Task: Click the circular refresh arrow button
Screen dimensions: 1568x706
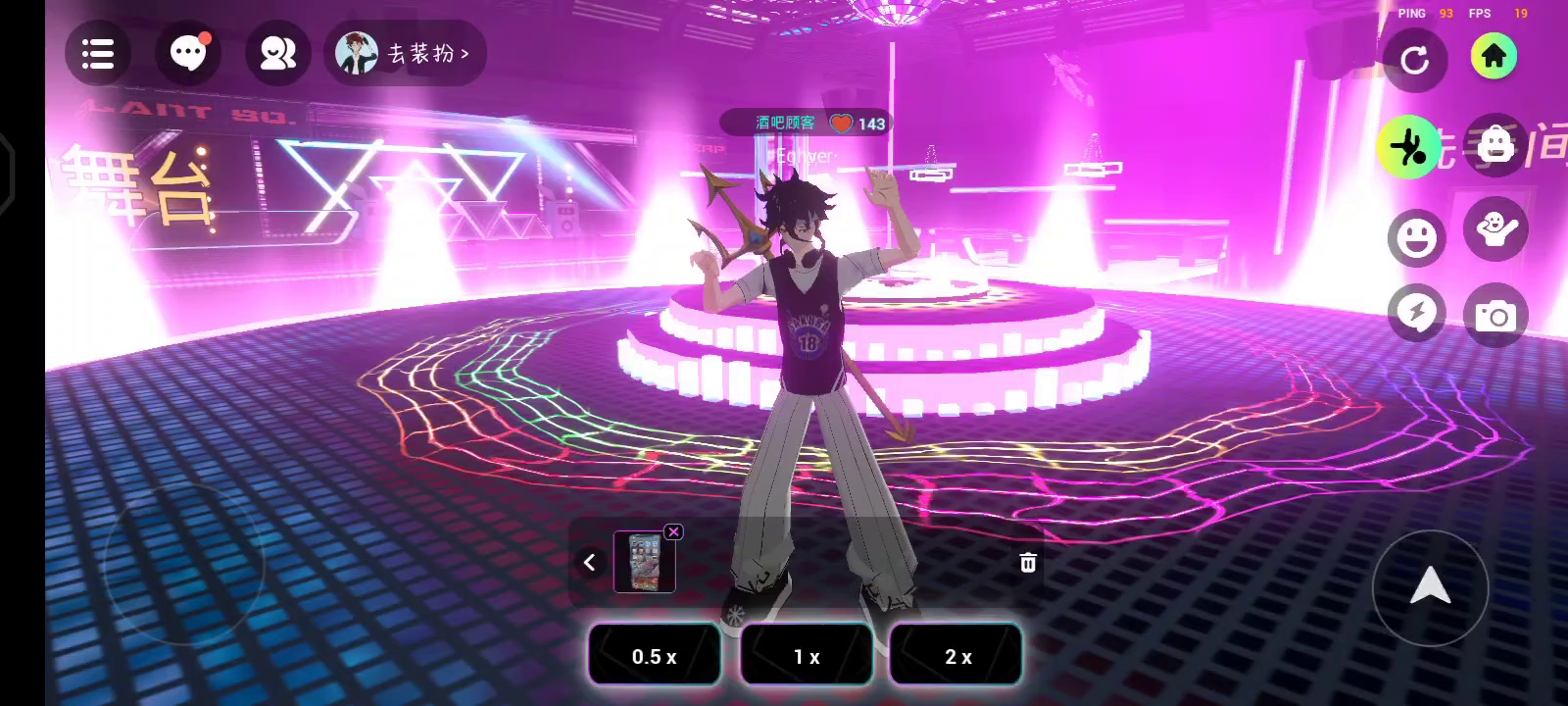Action: tap(1414, 61)
